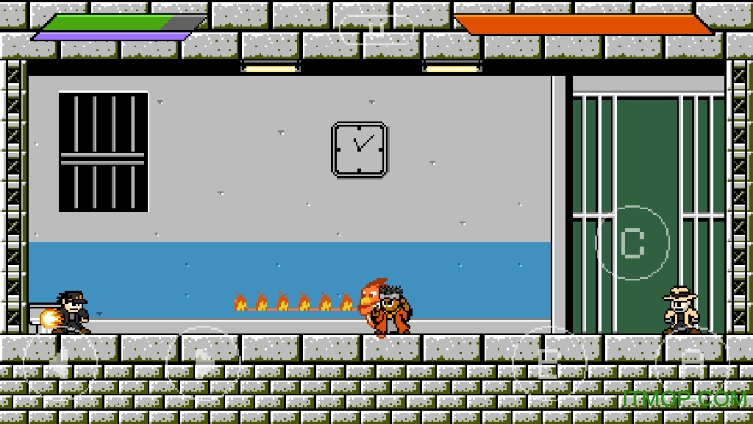753x424 pixels.
Task: Tap the translucent C action button
Action: coord(632,242)
